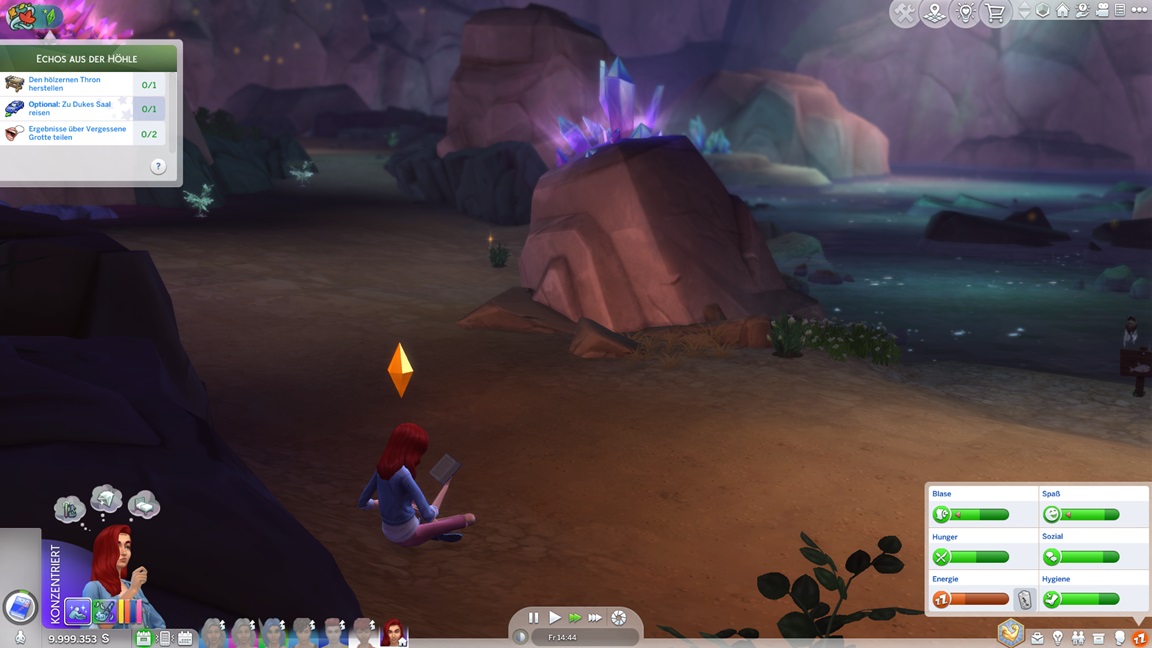The width and height of the screenshot is (1152, 648).
Task: Click the red-haired Sim portrait in household bar
Action: (x=394, y=632)
